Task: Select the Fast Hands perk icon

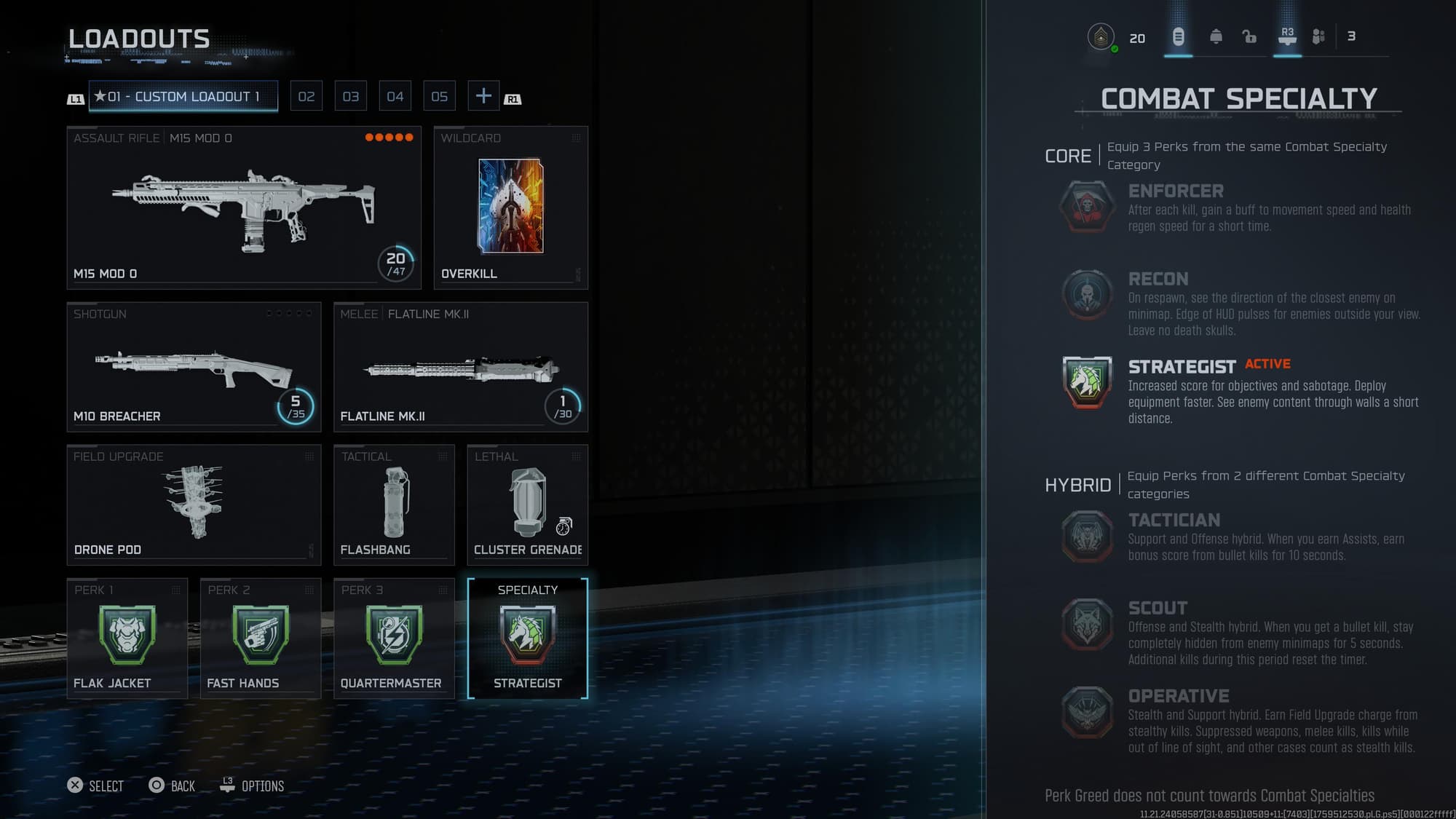Action: (259, 636)
